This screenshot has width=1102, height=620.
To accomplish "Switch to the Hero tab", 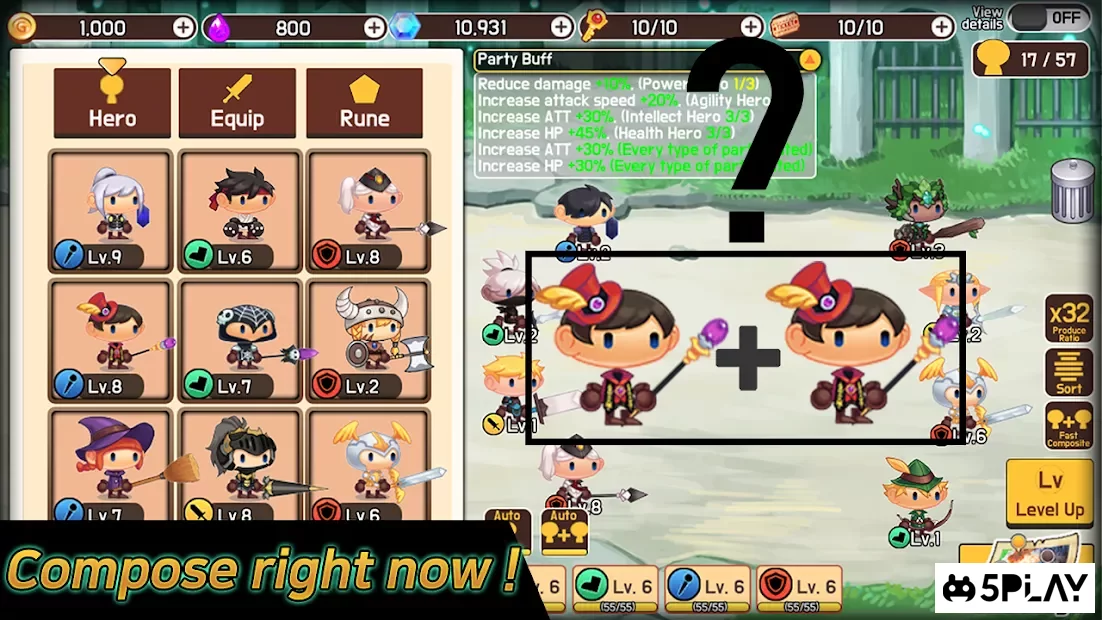I will [112, 103].
